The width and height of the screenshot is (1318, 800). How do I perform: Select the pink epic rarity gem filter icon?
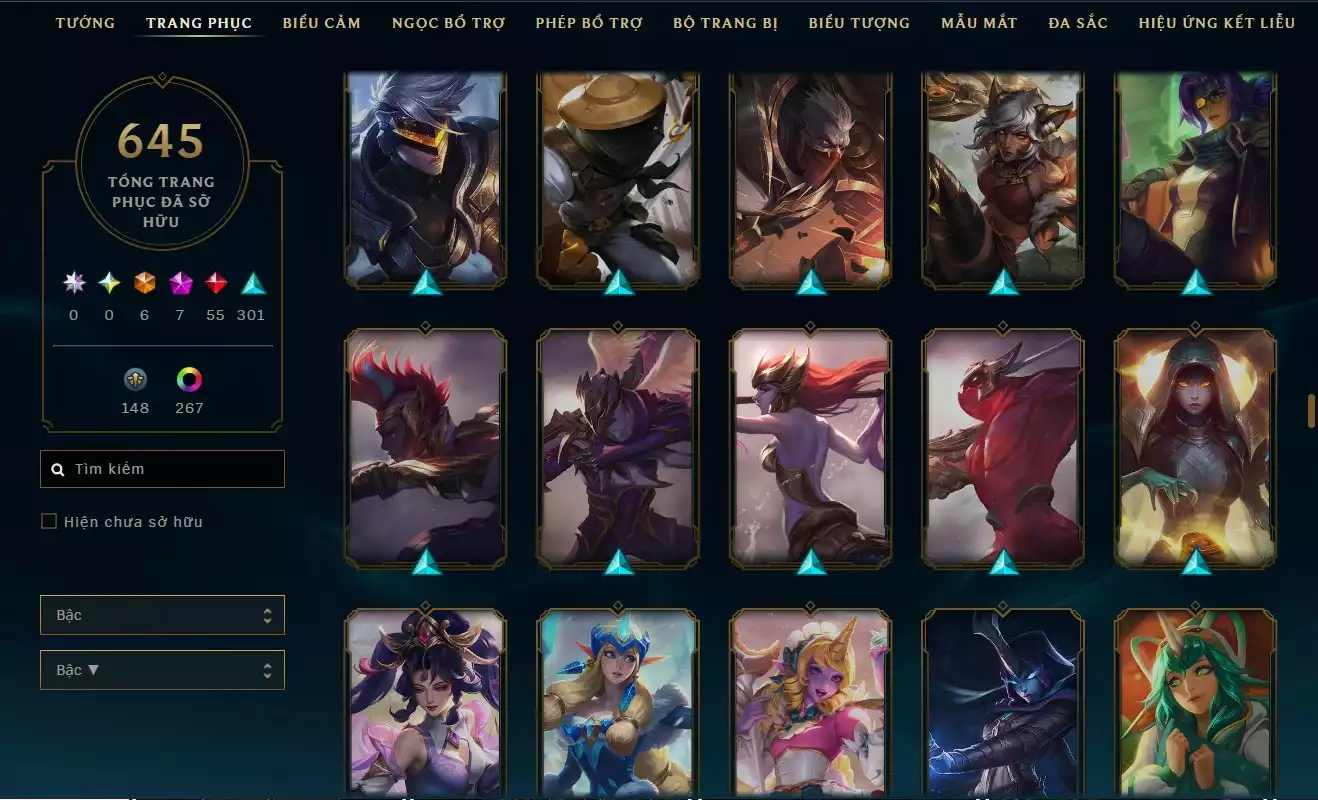coord(179,284)
